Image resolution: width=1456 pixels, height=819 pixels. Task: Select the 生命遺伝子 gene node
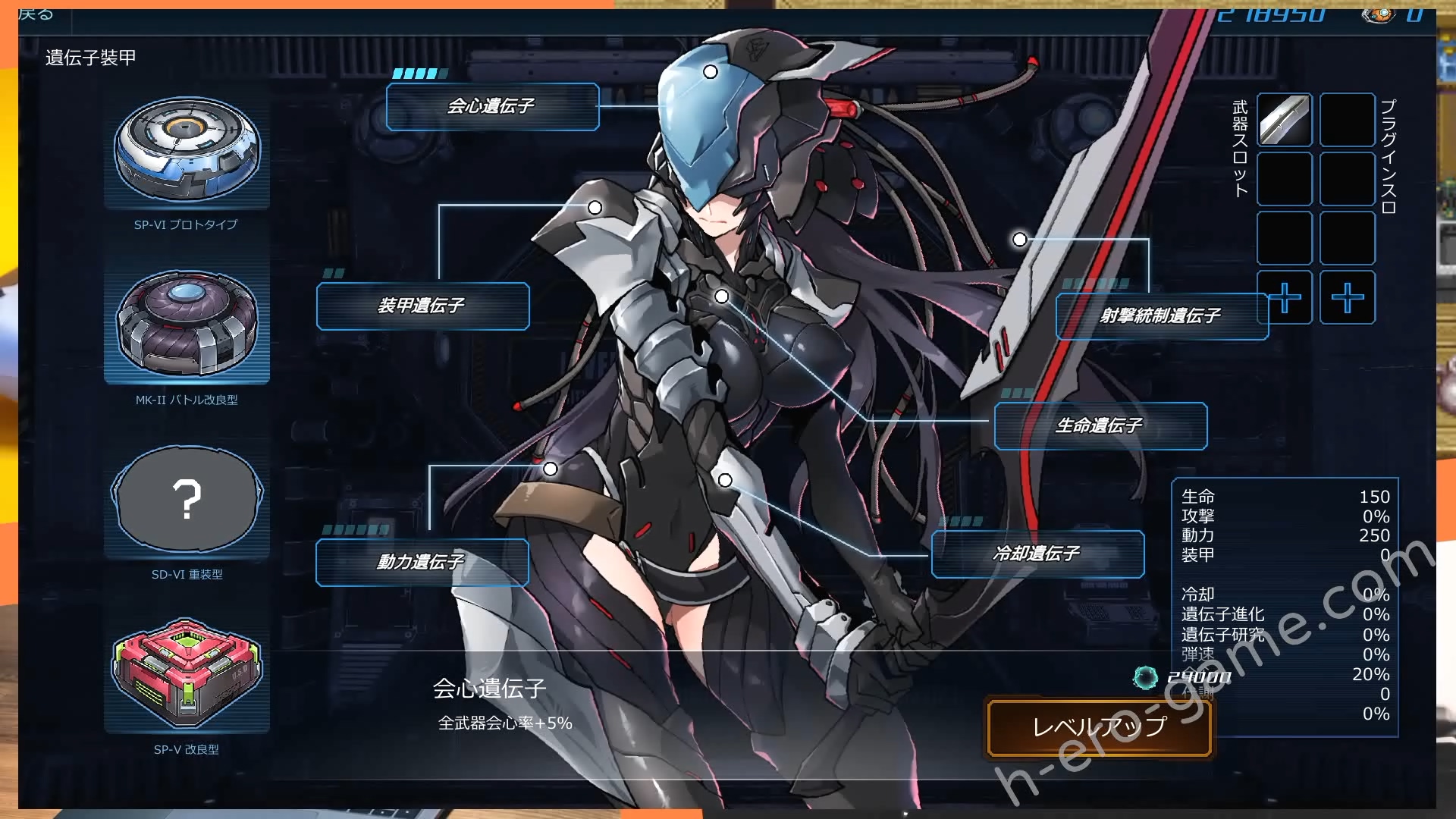point(1100,426)
